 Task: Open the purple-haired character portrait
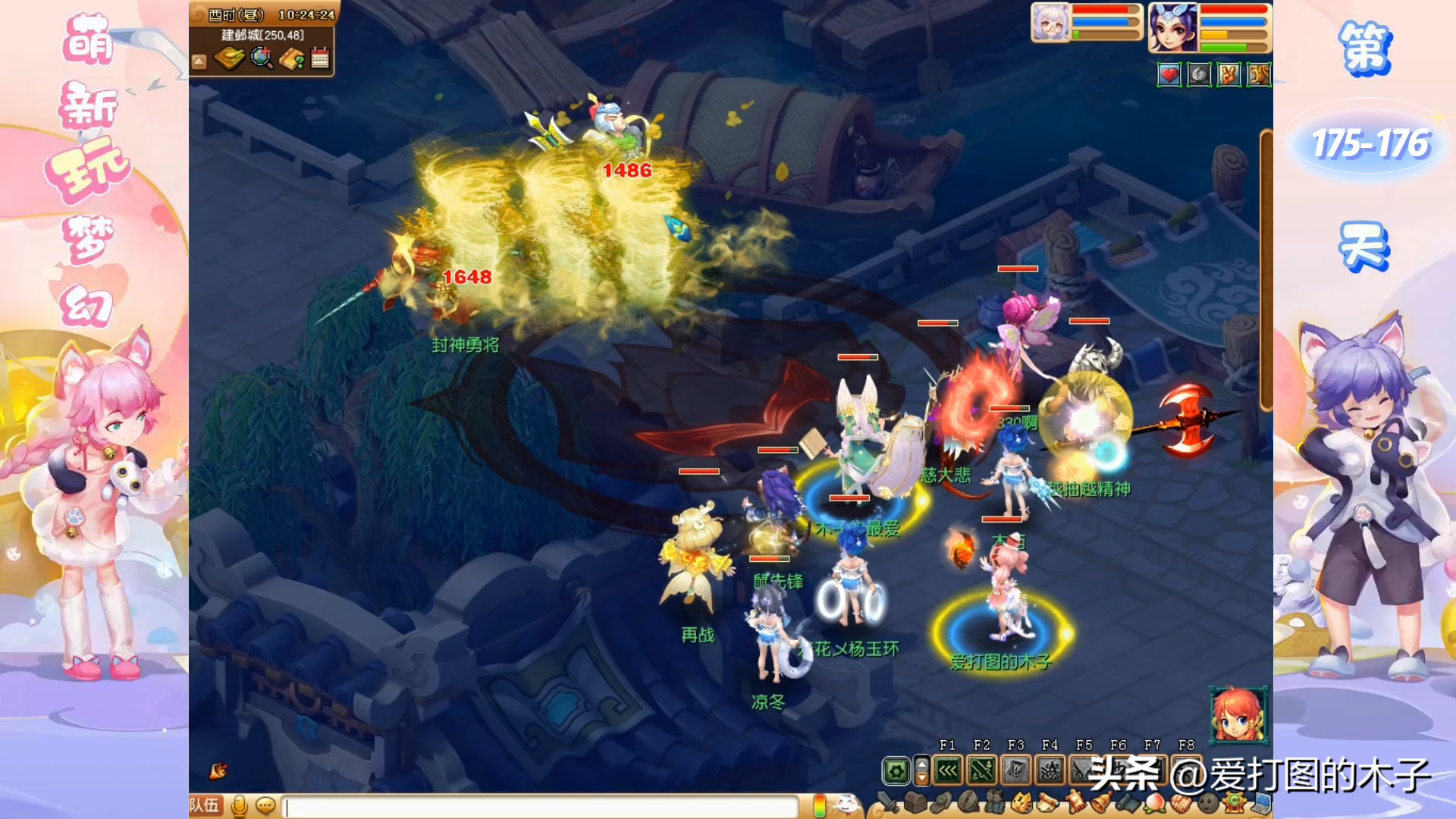point(1172,27)
